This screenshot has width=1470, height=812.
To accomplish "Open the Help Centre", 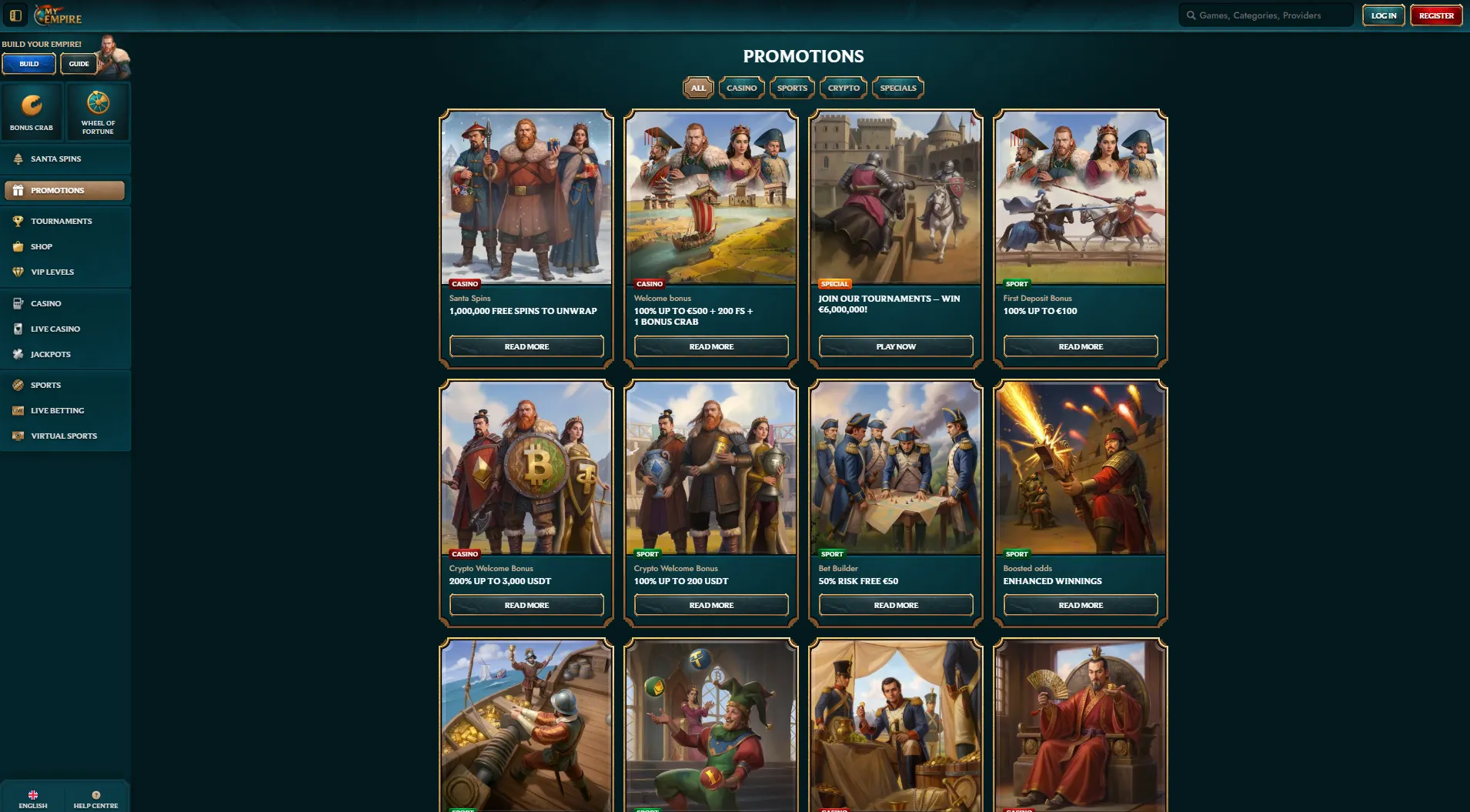I will (96, 799).
